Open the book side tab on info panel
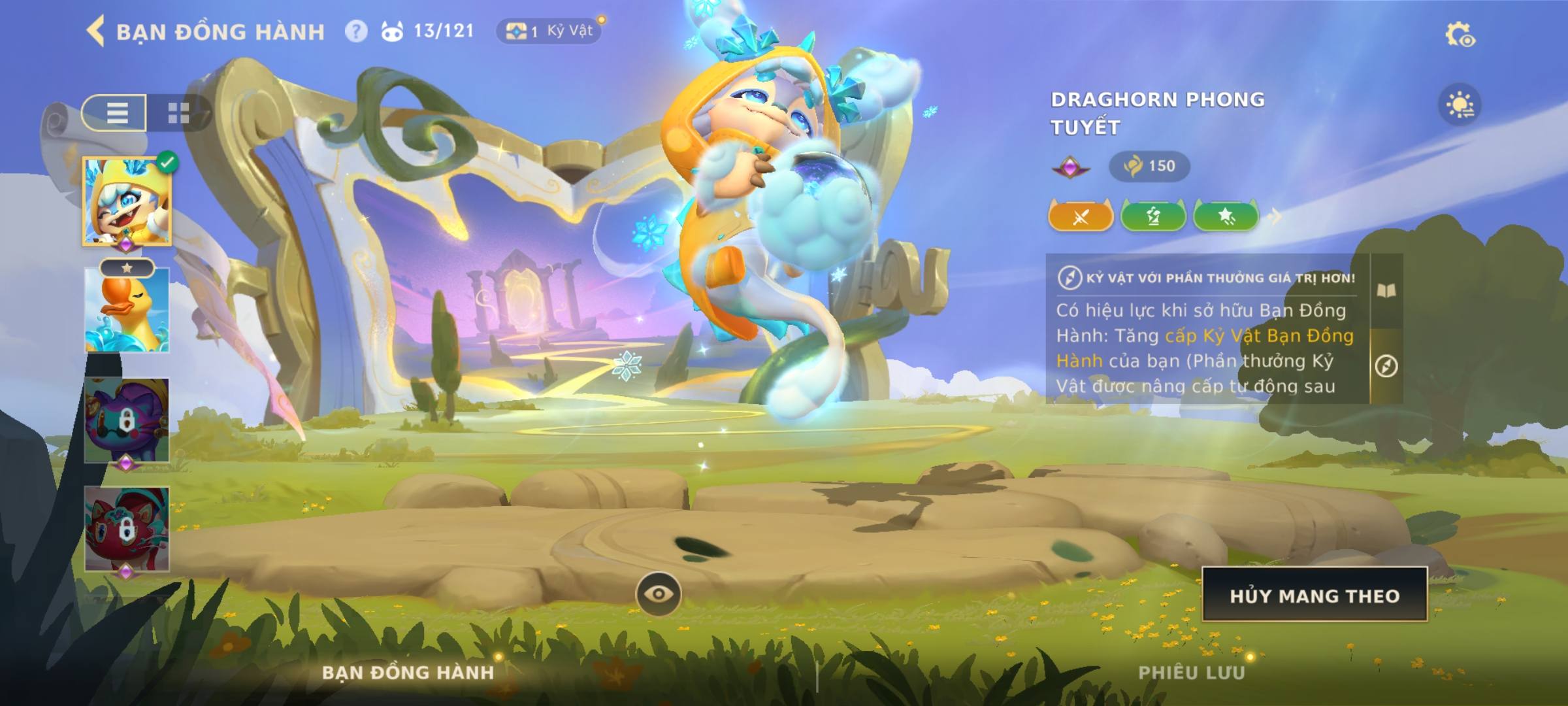This screenshot has height=706, width=1568. pyautogui.click(x=1386, y=291)
